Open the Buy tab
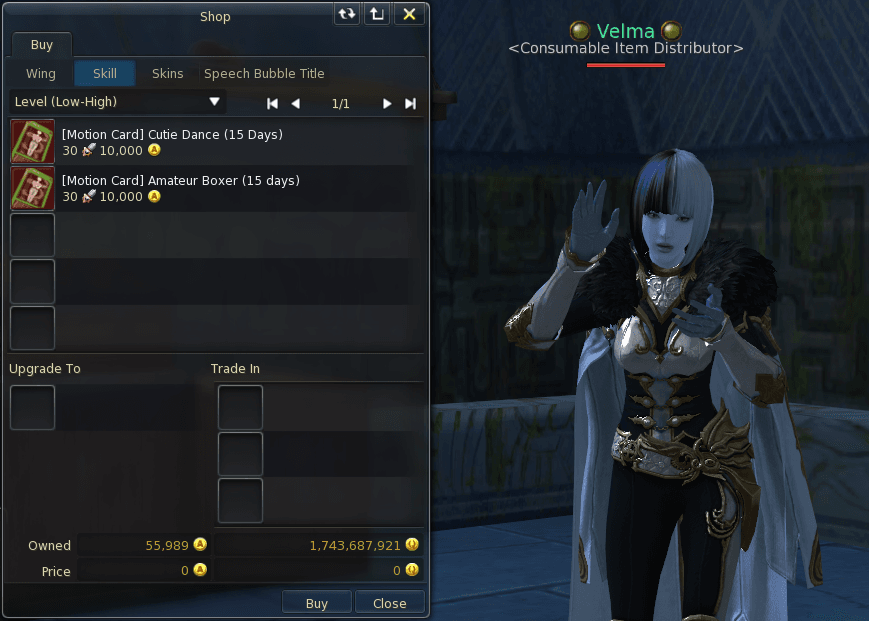This screenshot has width=869, height=621. coord(42,45)
